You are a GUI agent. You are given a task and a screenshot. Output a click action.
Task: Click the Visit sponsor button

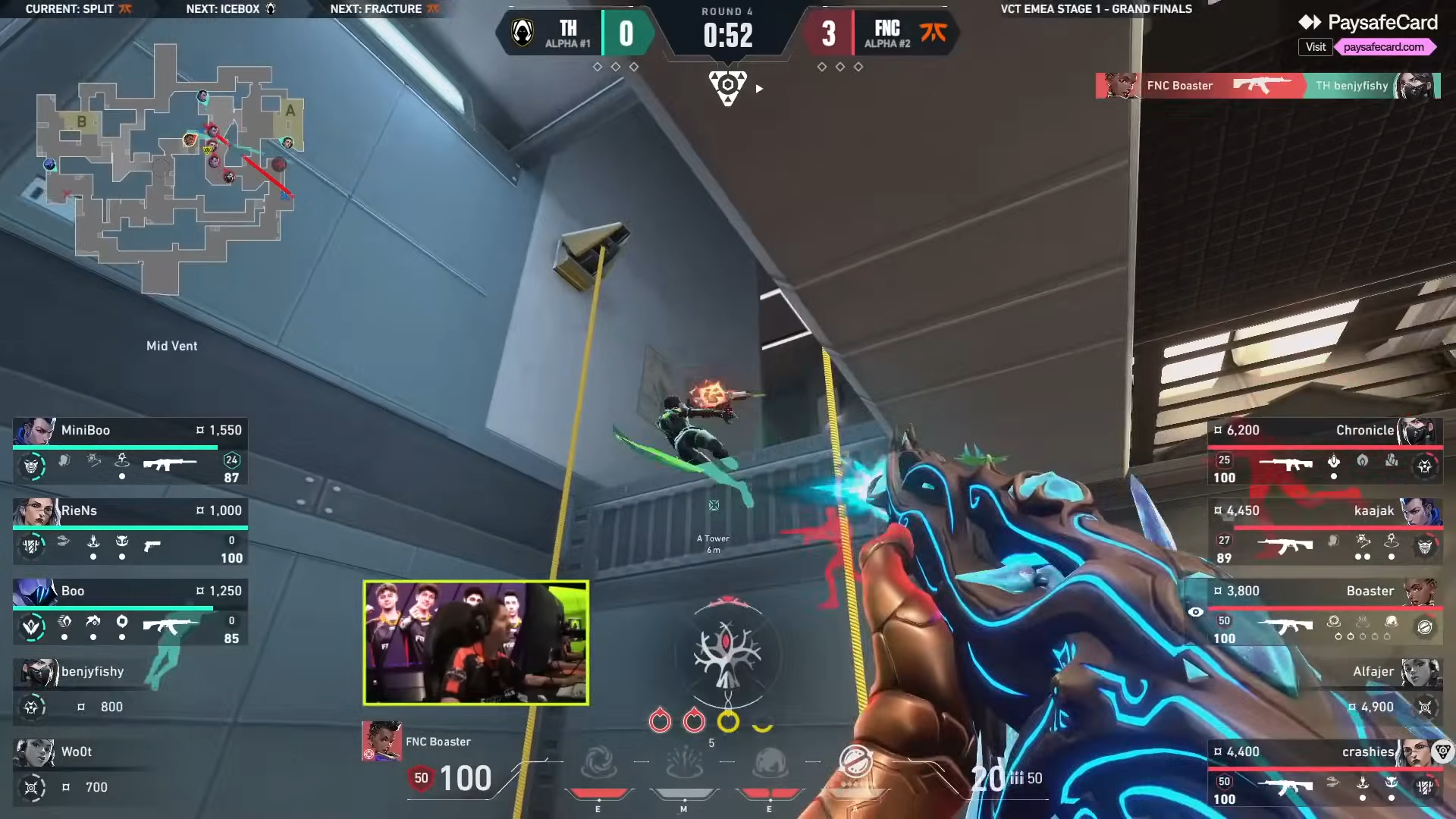[1315, 47]
